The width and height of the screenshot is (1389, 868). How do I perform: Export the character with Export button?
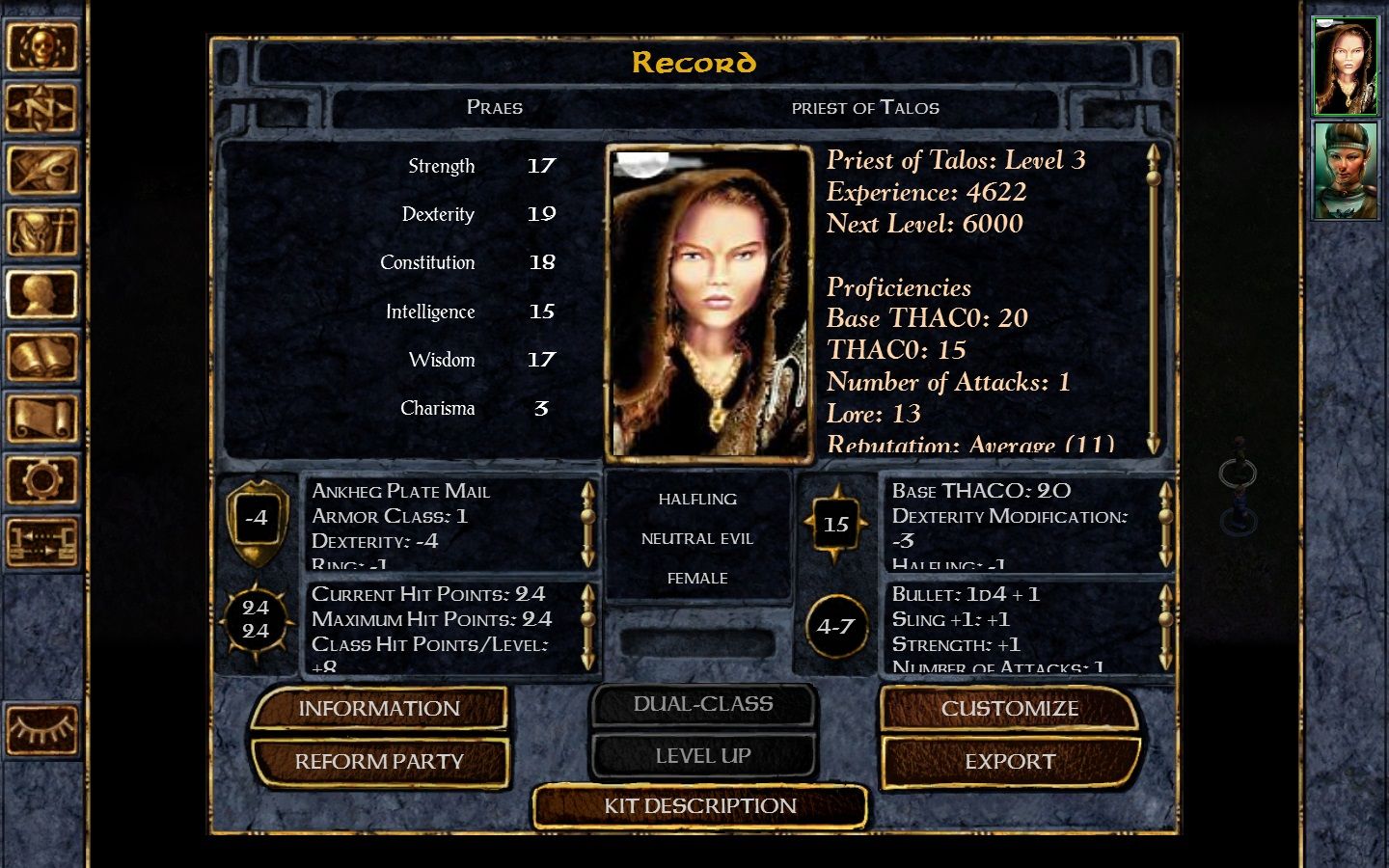pyautogui.click(x=1010, y=762)
